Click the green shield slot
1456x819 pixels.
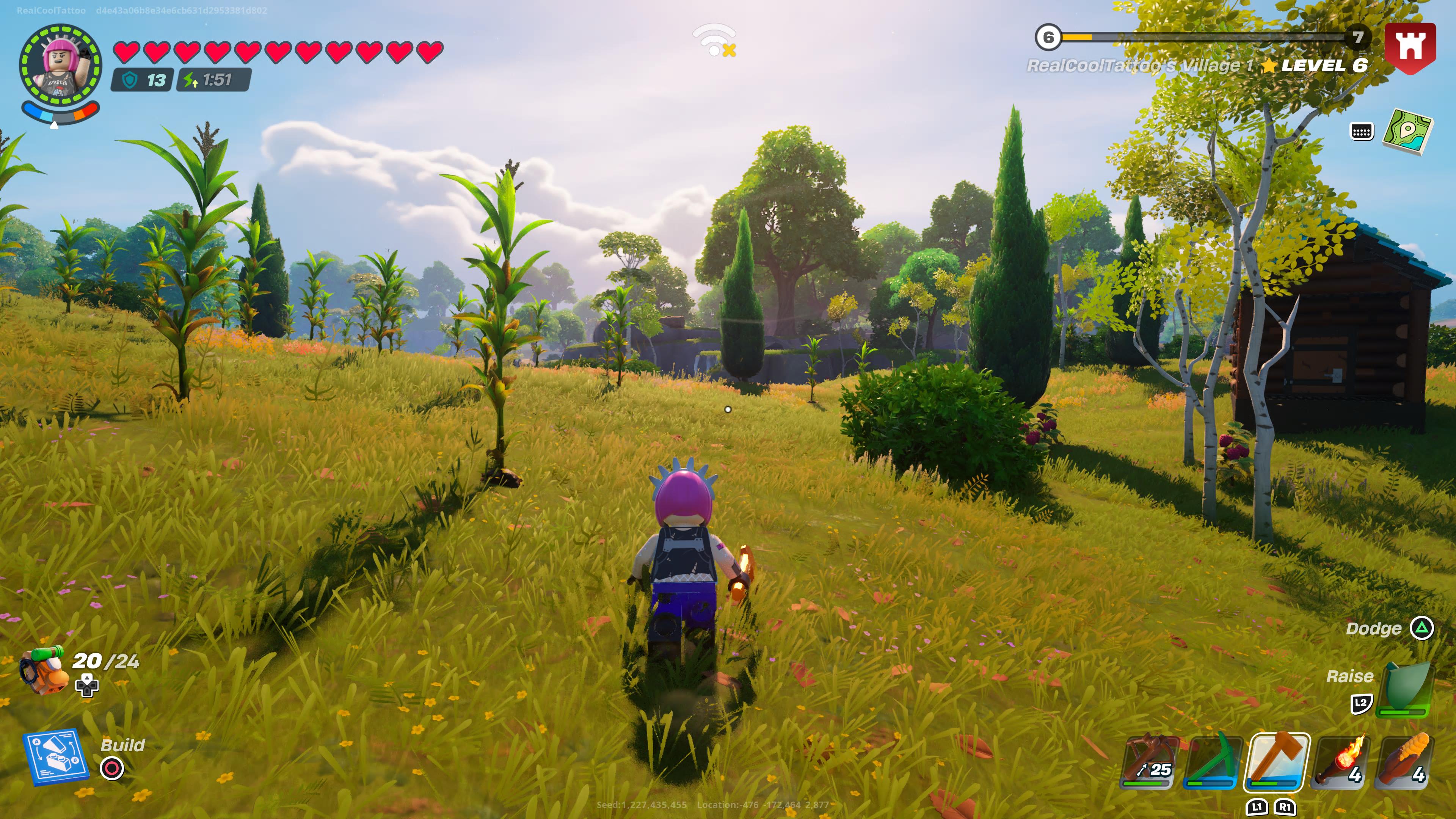pos(1404,690)
